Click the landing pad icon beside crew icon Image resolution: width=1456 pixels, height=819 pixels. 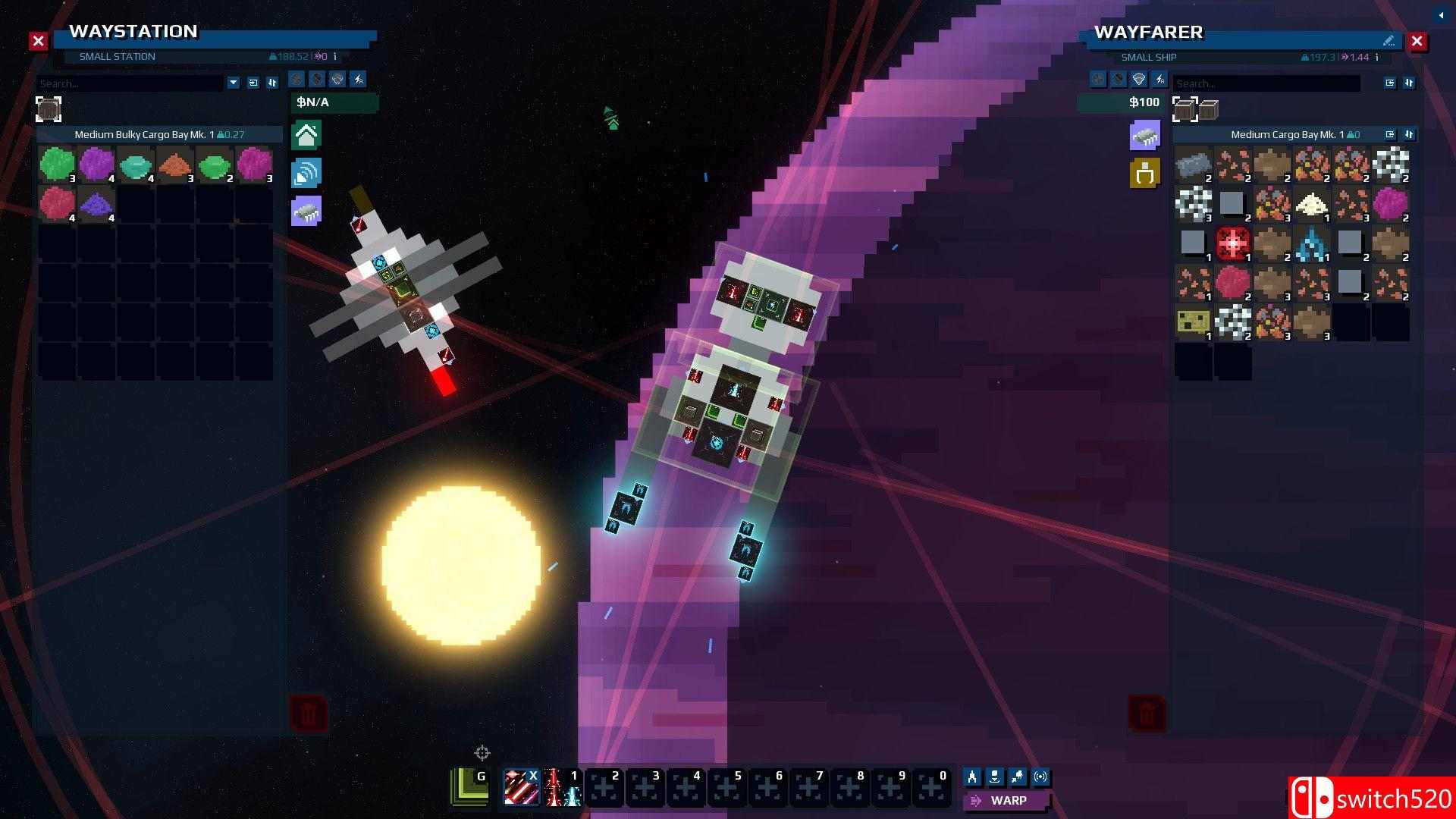pos(995,777)
